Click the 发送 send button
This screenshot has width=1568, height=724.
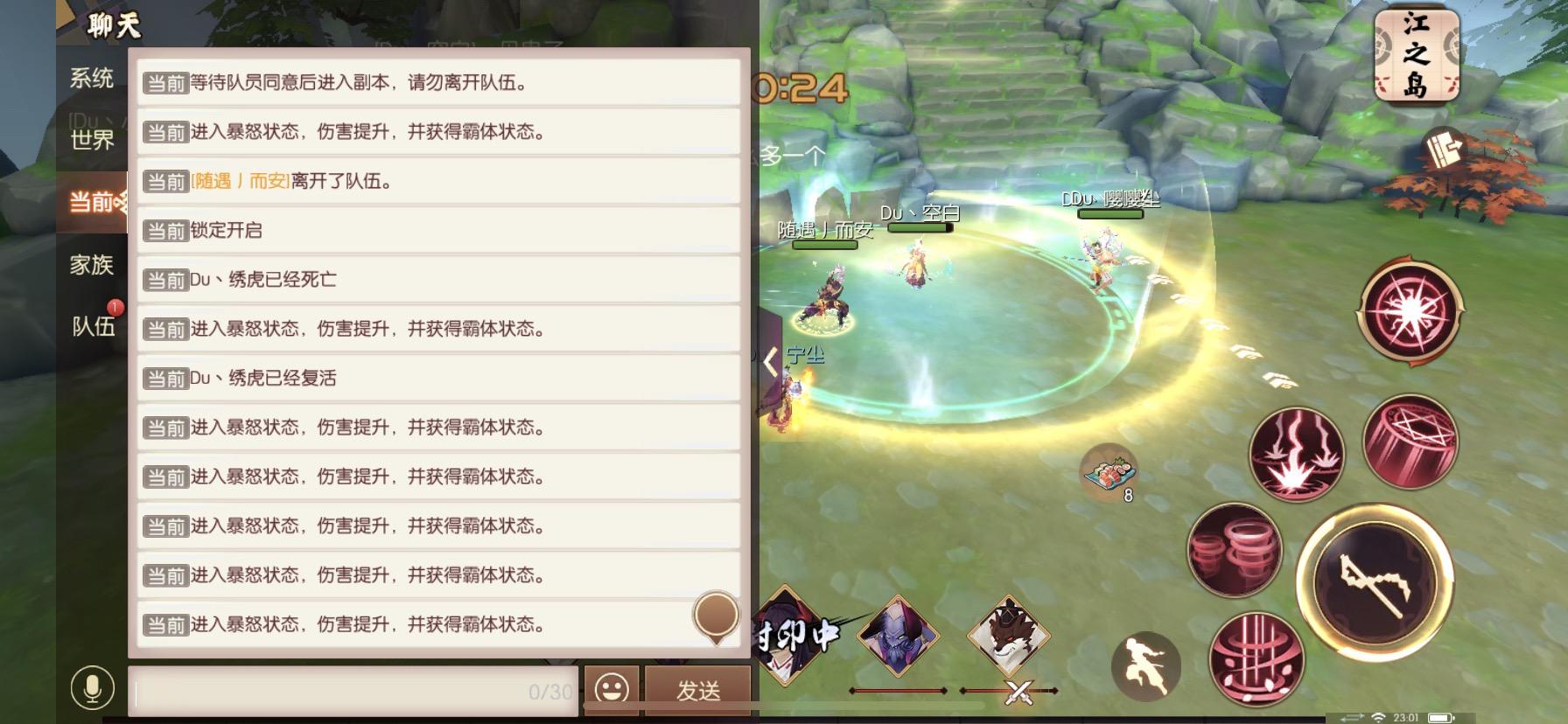(x=697, y=691)
